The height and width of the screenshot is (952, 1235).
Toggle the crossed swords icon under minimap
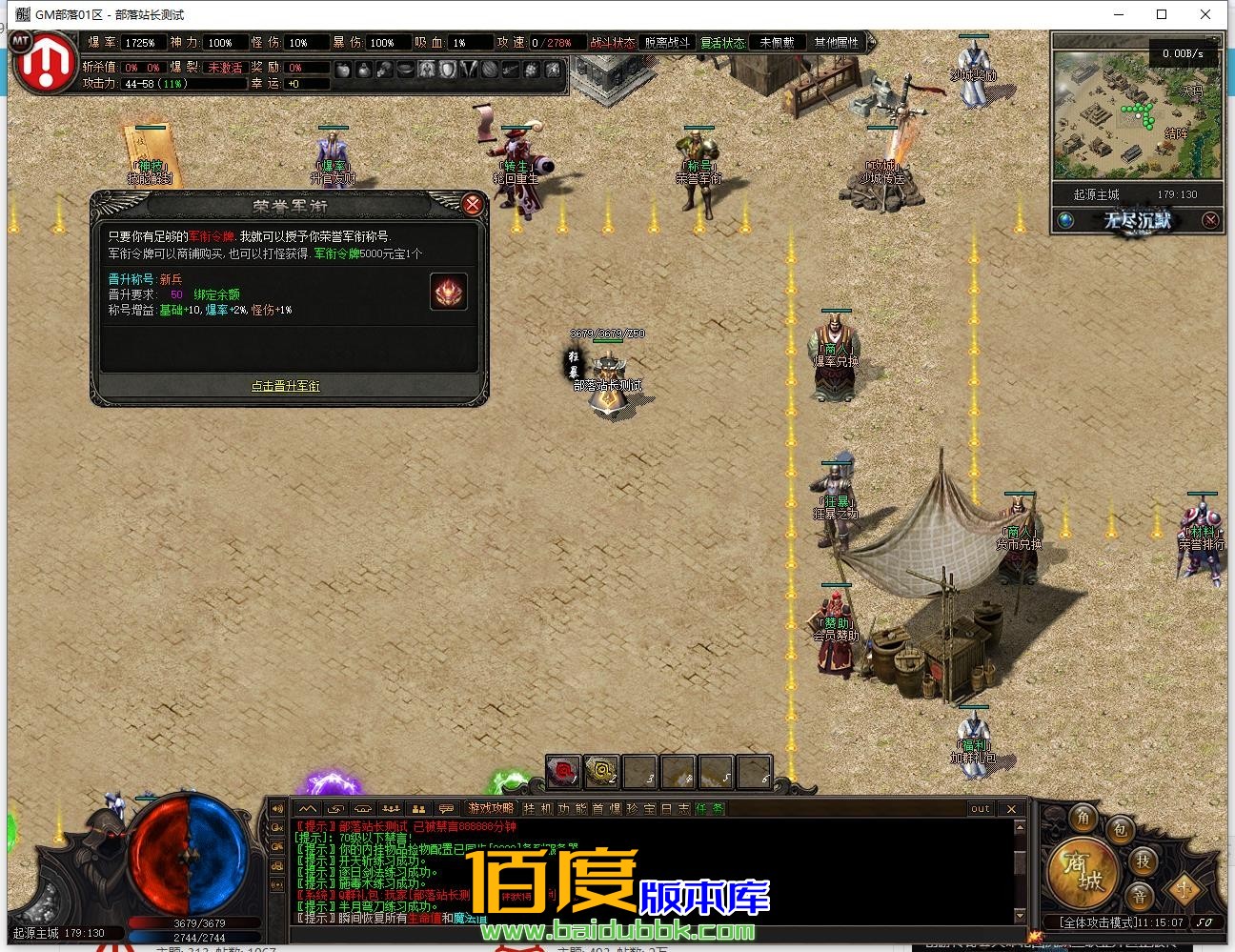coord(1209,221)
